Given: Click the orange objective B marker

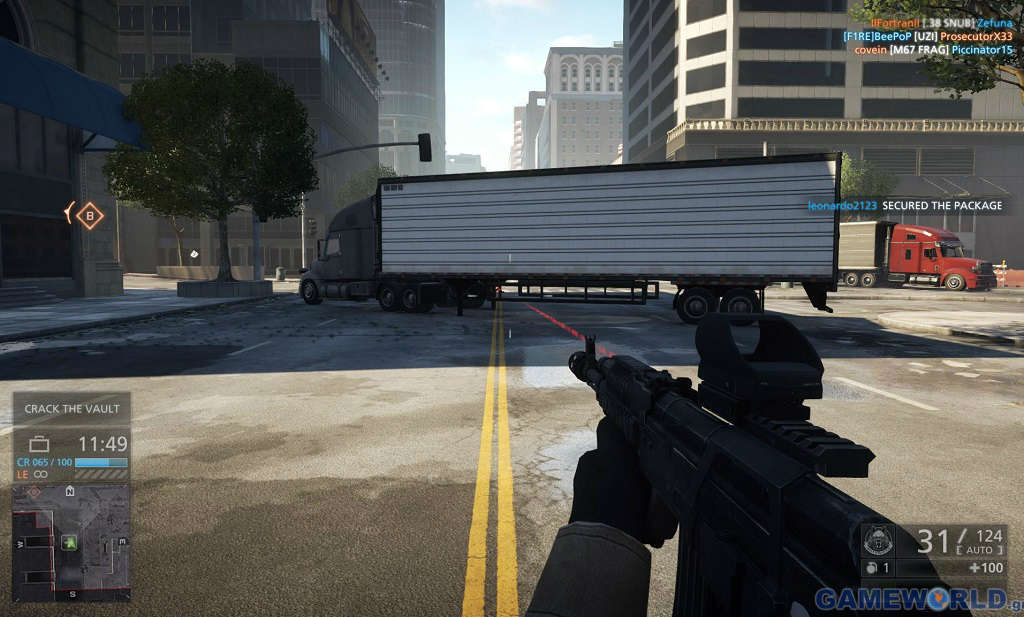Looking at the screenshot, I should point(90,215).
